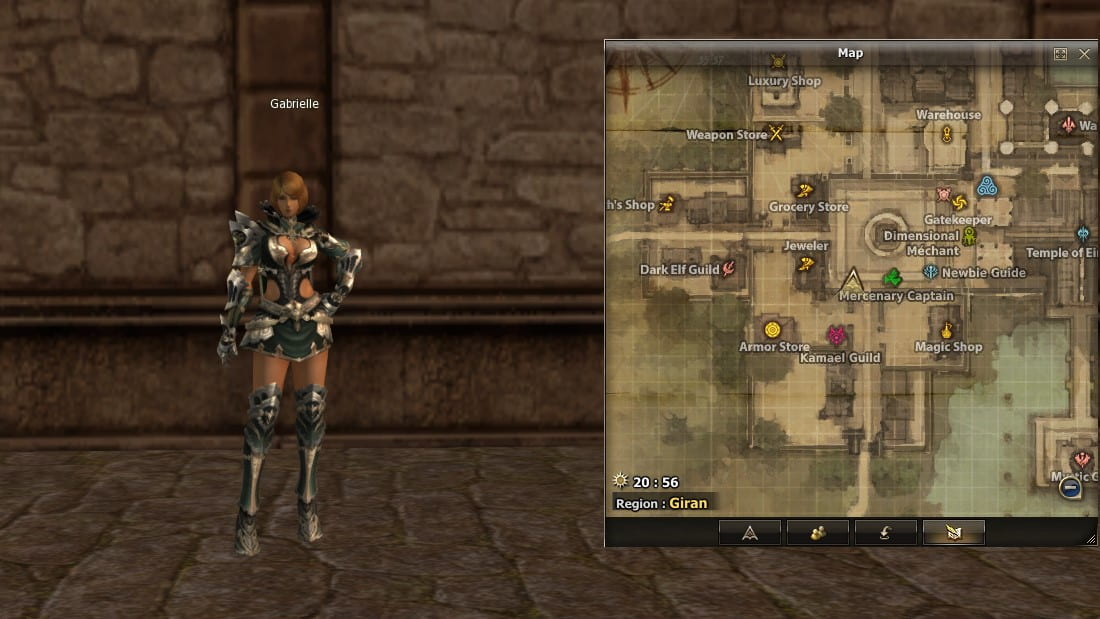Screen dimensions: 1100x619
Task: Select the Armor Store shield marker
Action: [x=772, y=329]
